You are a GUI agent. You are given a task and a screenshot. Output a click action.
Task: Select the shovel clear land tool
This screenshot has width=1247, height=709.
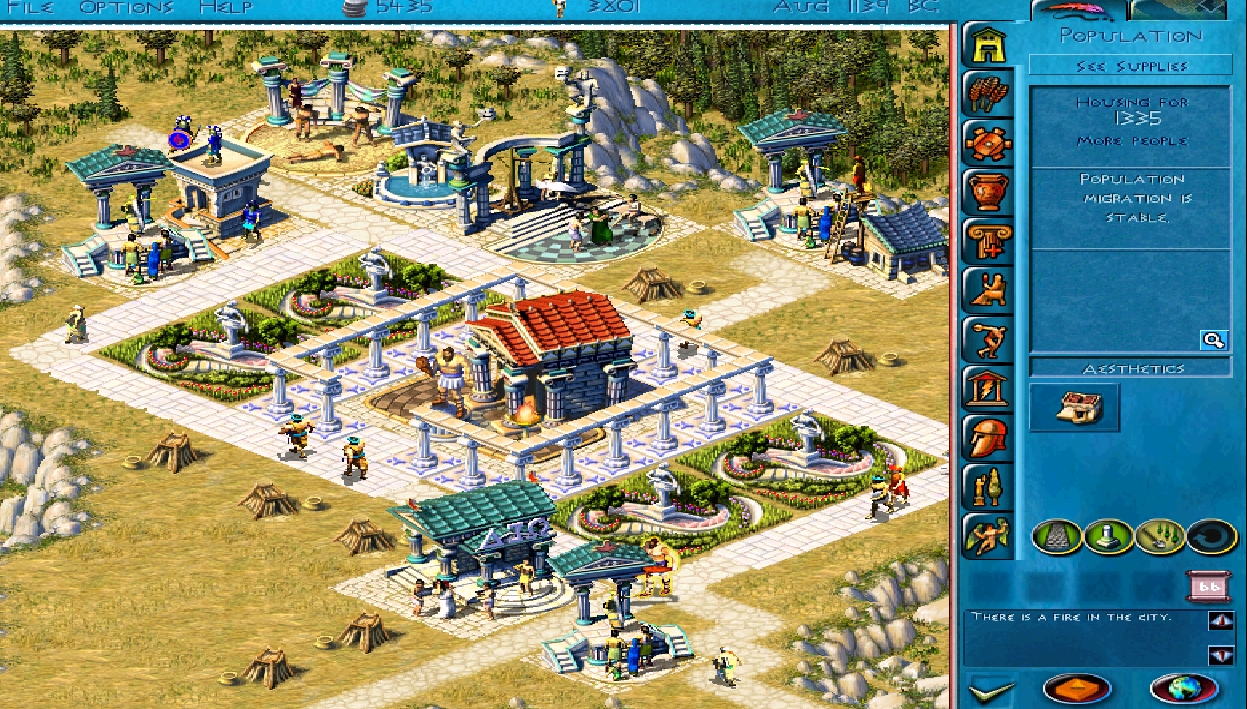coord(1161,536)
